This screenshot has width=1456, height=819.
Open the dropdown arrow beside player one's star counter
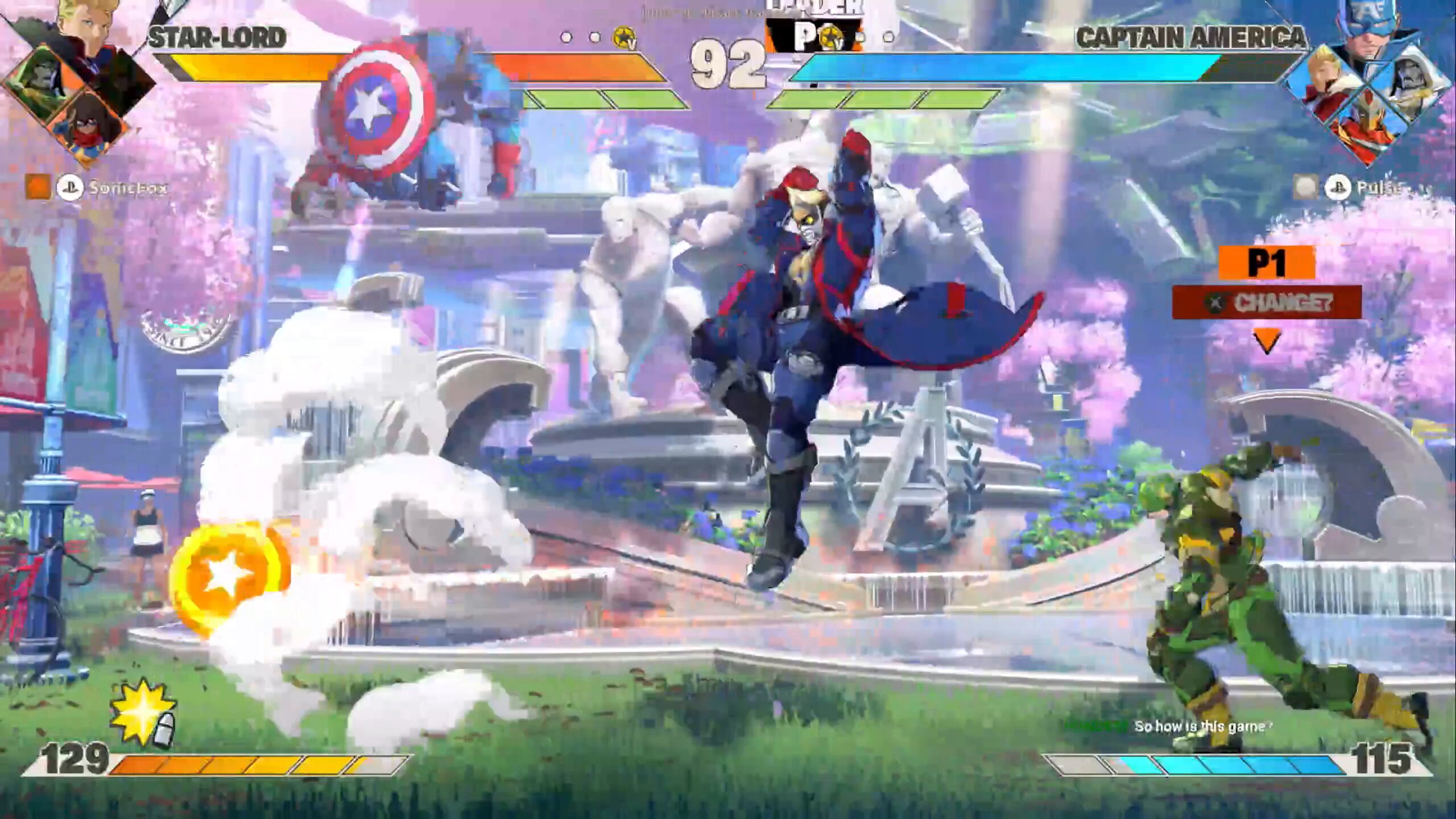[632, 43]
